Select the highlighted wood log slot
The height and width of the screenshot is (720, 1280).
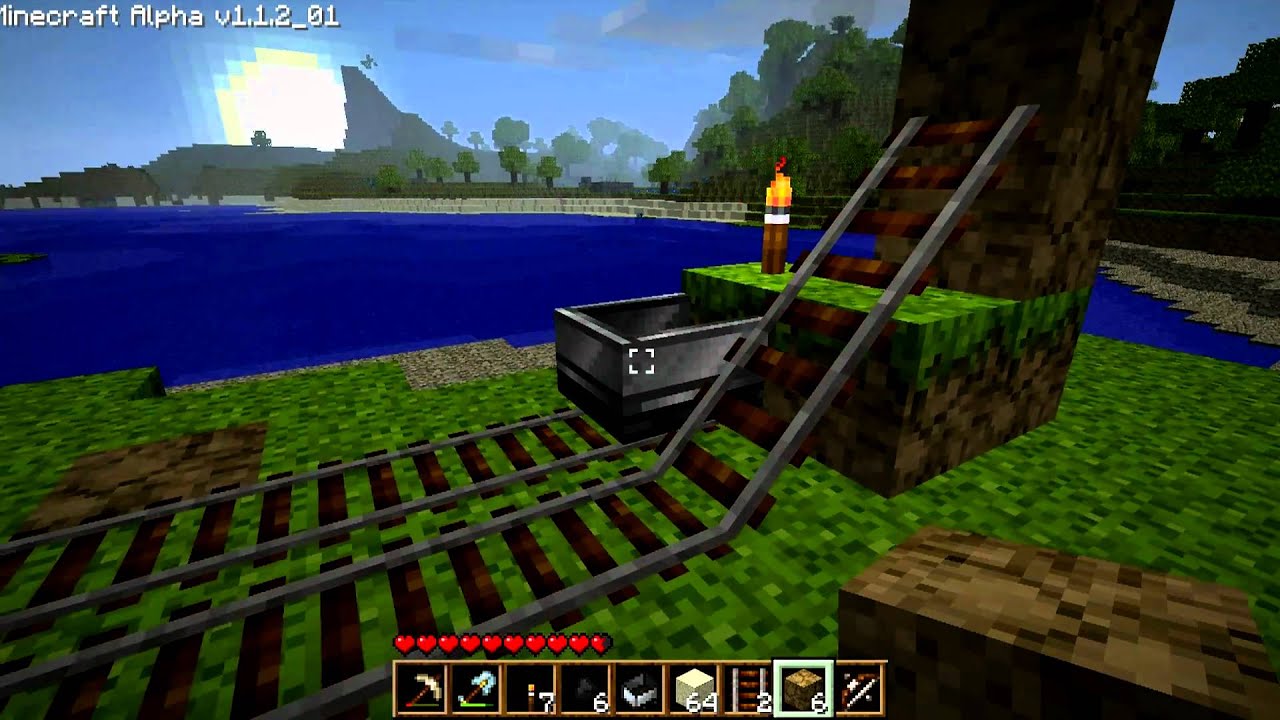pos(803,688)
